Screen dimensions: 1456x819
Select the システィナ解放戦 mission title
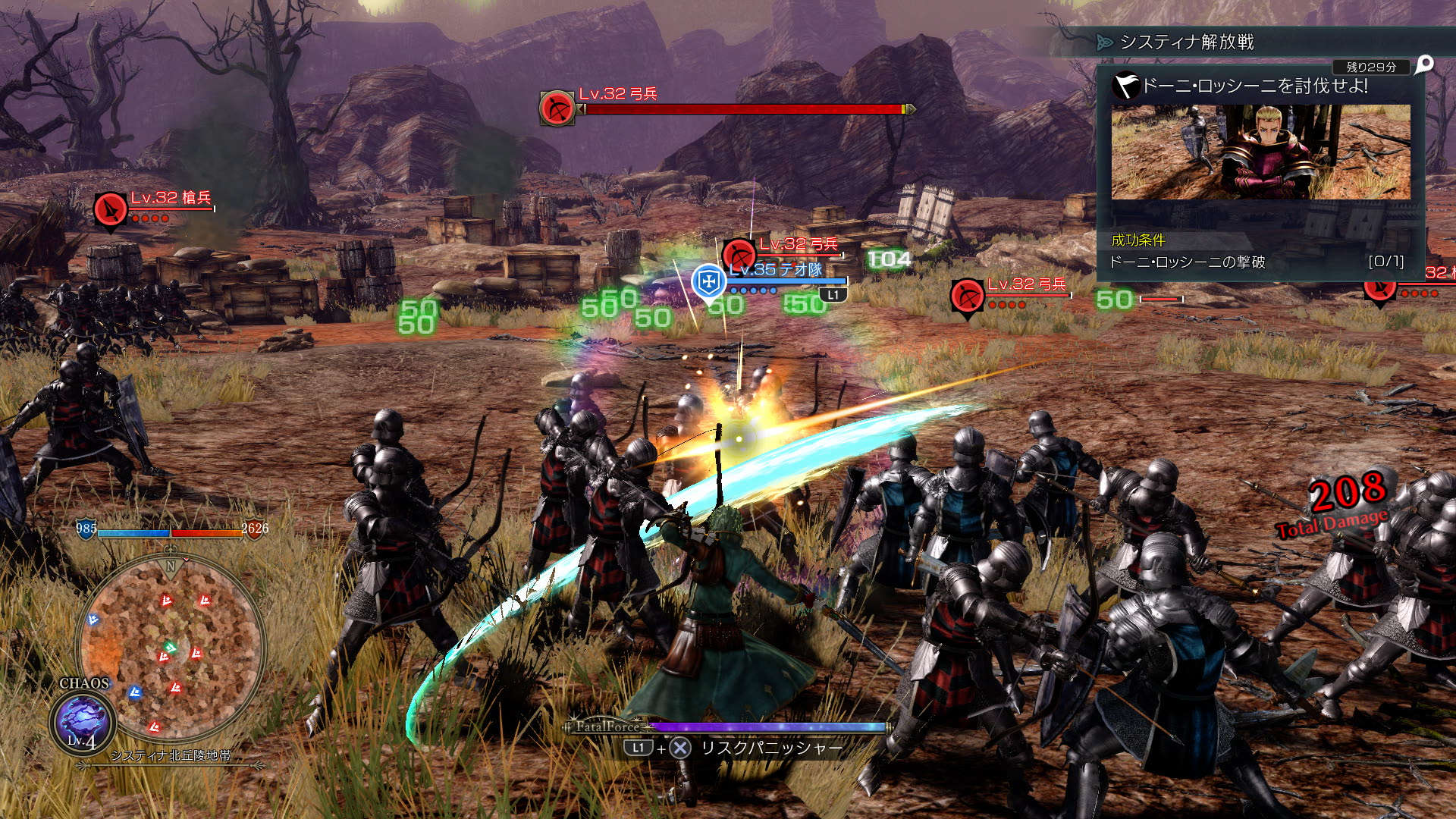(x=1187, y=42)
